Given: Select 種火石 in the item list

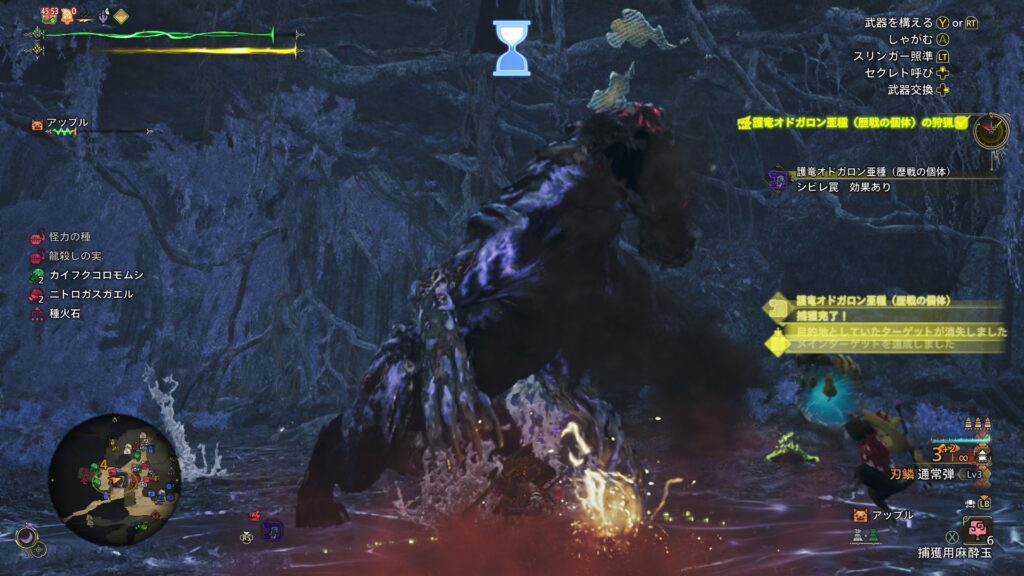Looking at the screenshot, I should 65,313.
